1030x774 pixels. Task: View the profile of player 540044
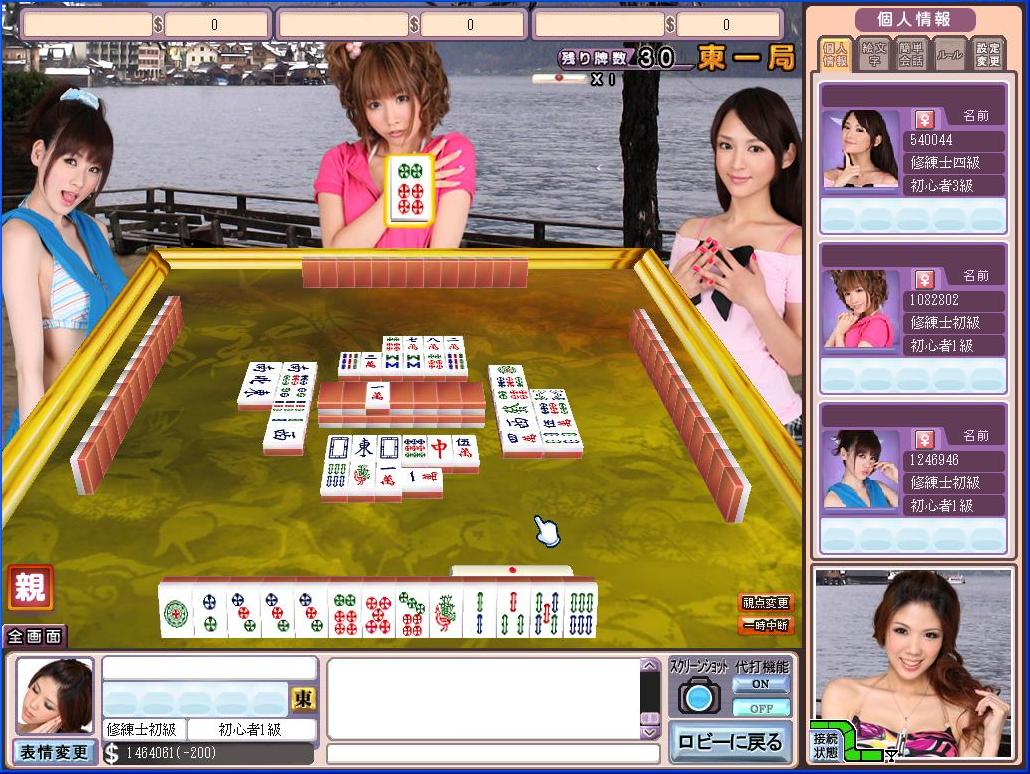click(x=860, y=147)
